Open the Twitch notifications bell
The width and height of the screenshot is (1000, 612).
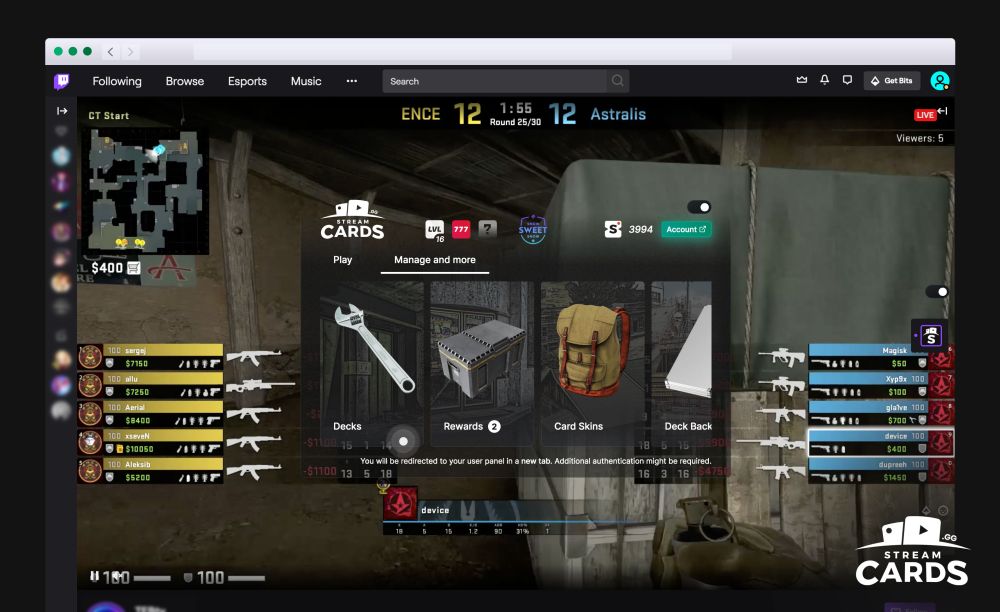click(825, 81)
